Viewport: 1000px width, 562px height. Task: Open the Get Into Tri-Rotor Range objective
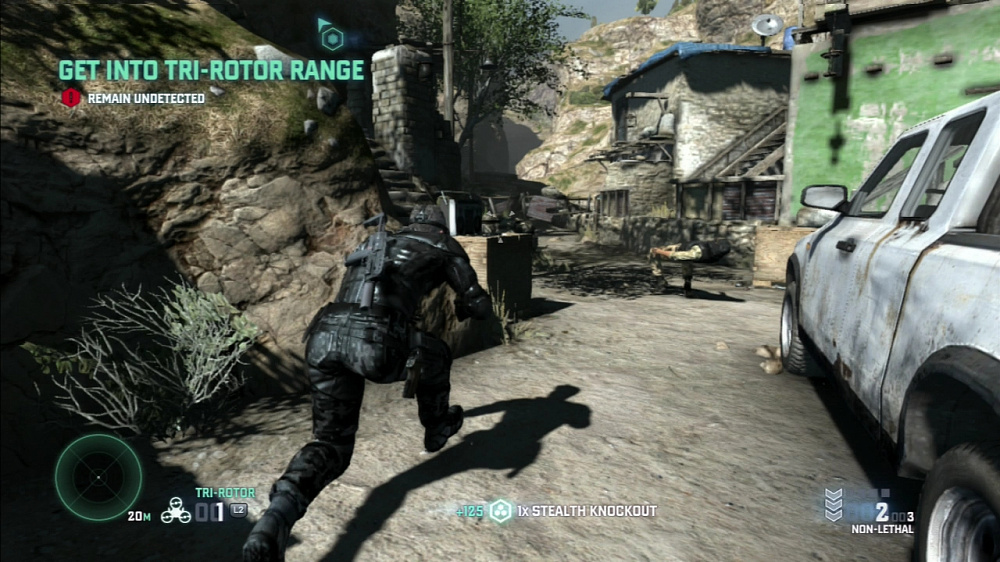point(211,70)
